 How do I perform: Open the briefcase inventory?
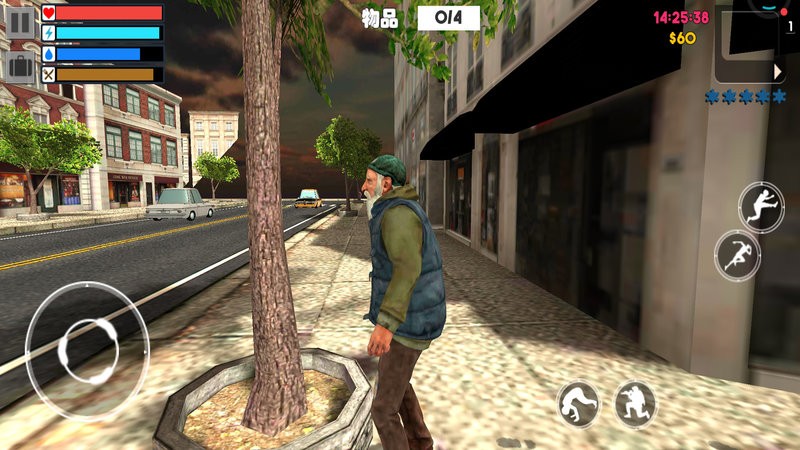(20, 67)
